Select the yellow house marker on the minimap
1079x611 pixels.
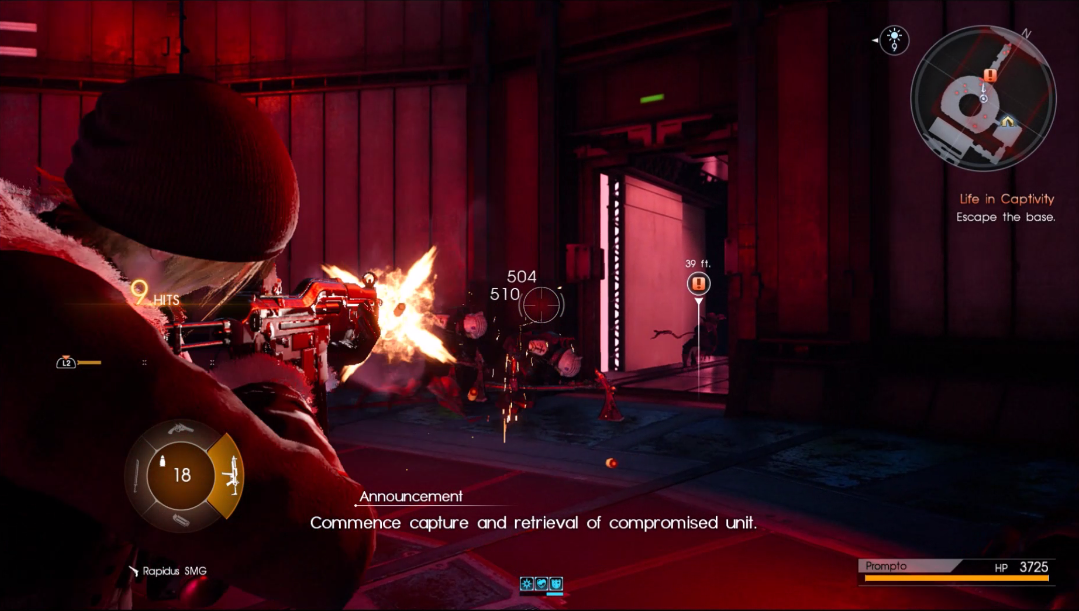[1009, 121]
